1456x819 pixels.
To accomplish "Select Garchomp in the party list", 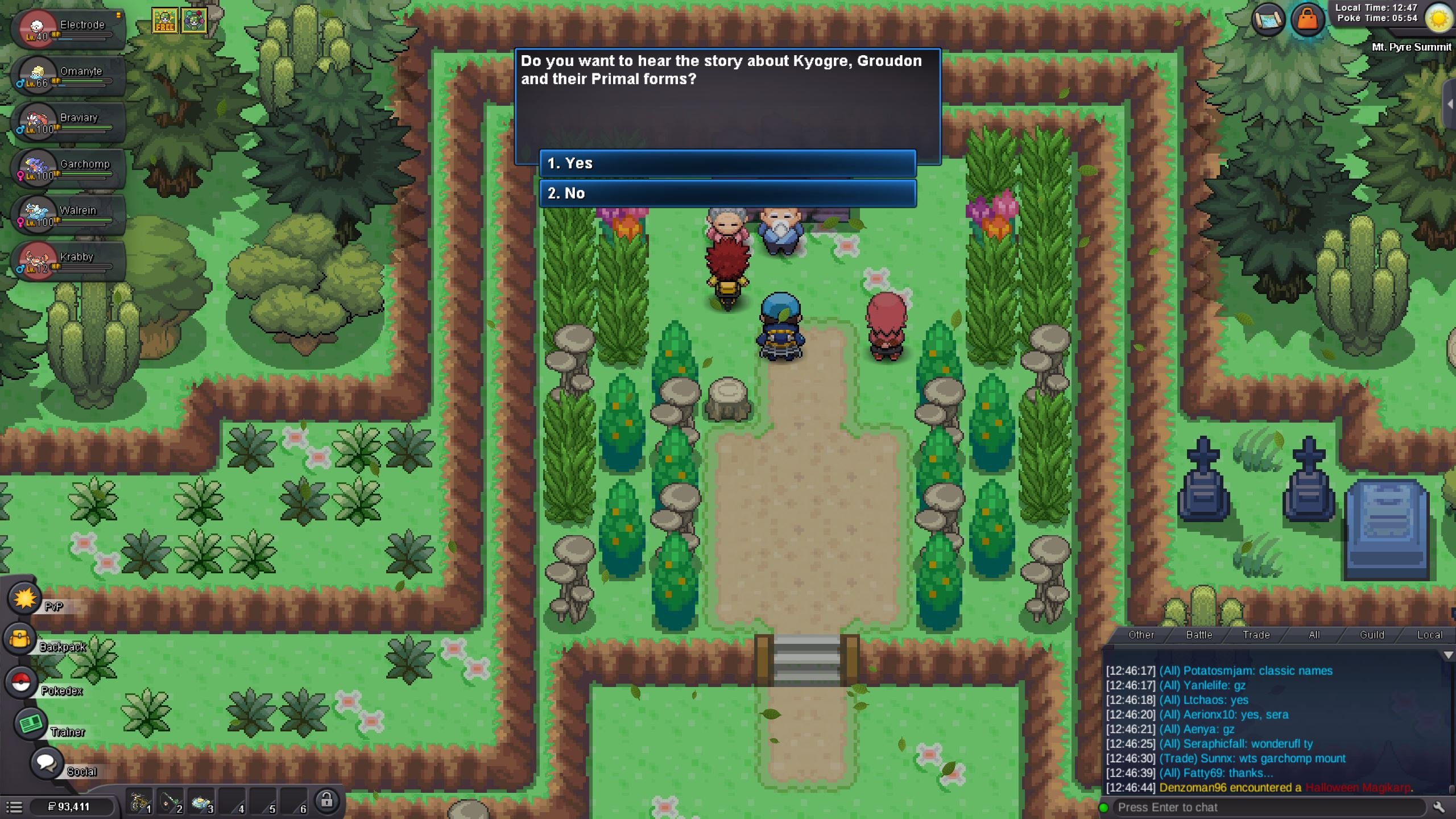I will 68,168.
